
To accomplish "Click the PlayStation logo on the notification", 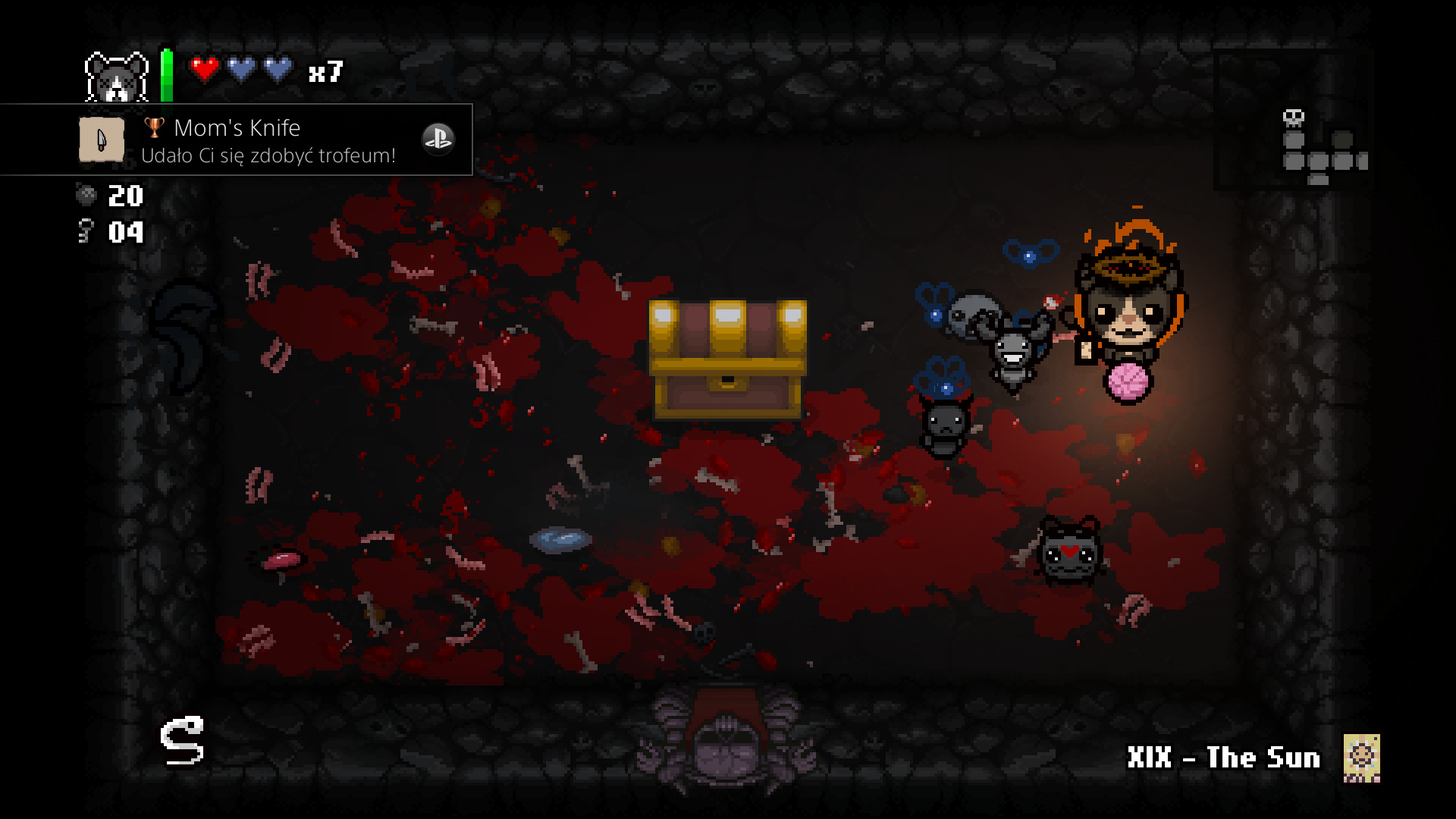I will point(438,139).
